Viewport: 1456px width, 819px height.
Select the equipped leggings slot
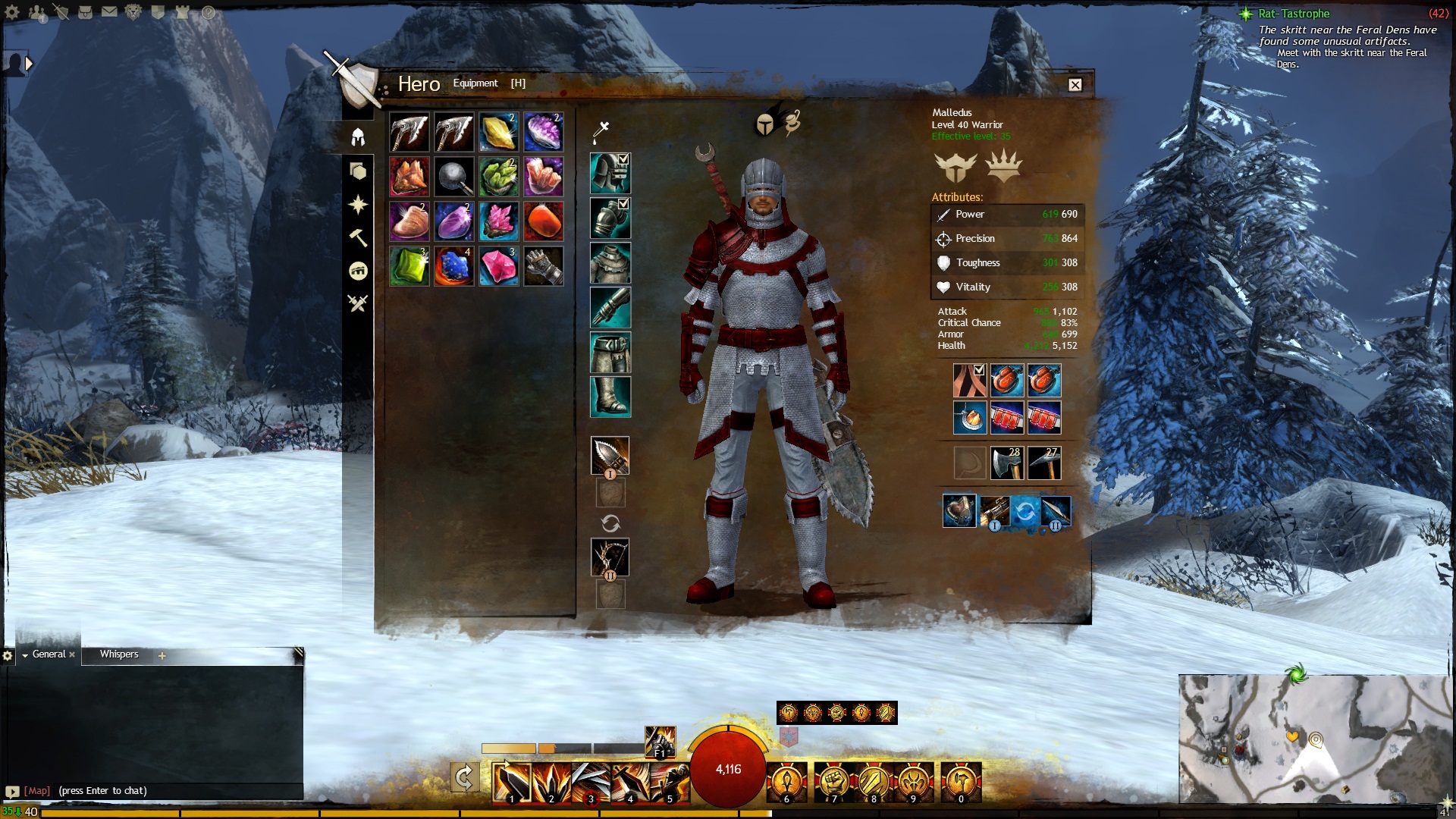[x=610, y=352]
